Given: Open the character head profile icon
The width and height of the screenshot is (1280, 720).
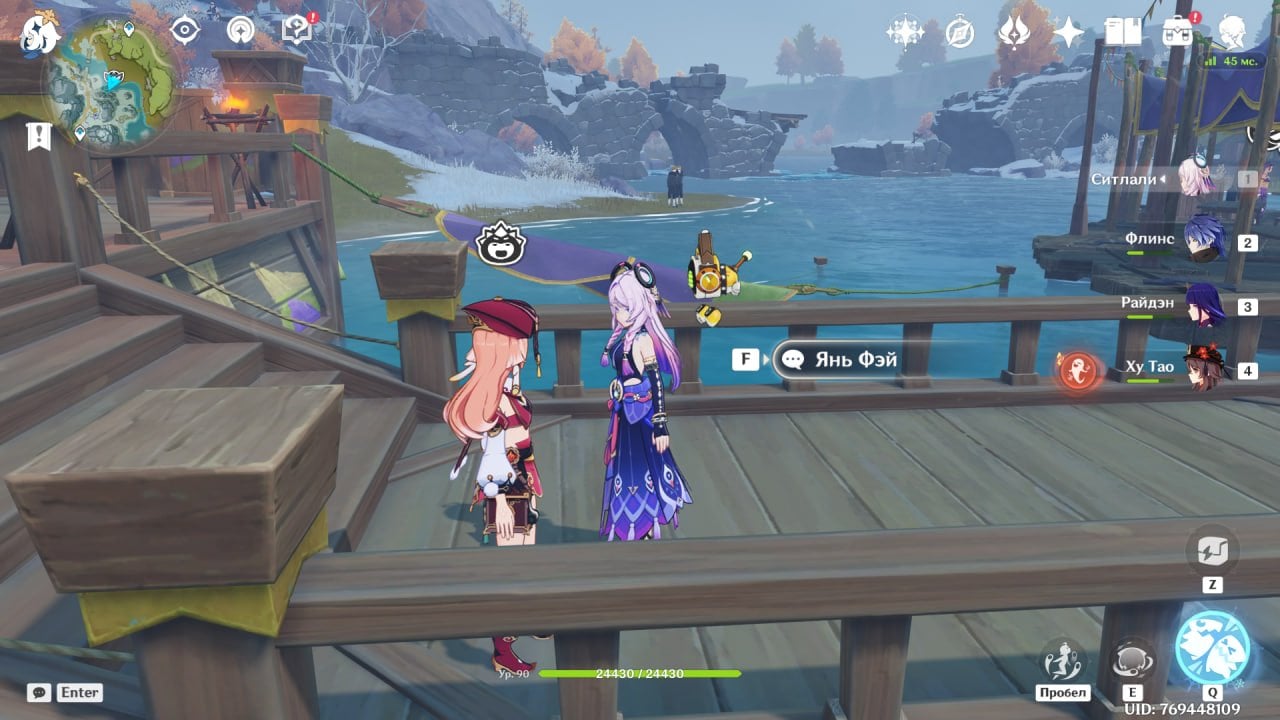Looking at the screenshot, I should coord(1232,31).
